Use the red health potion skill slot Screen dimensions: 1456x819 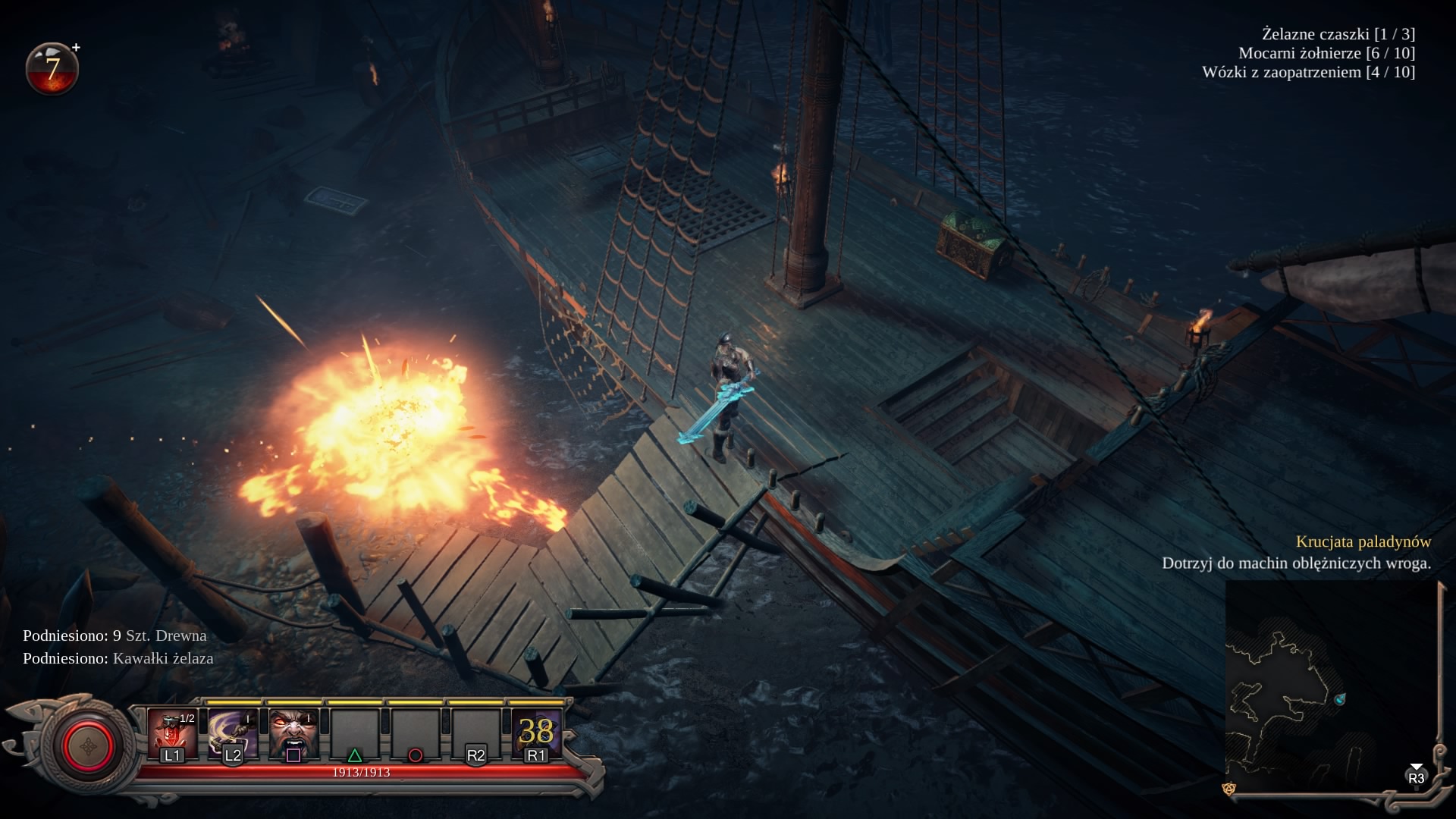click(x=172, y=732)
